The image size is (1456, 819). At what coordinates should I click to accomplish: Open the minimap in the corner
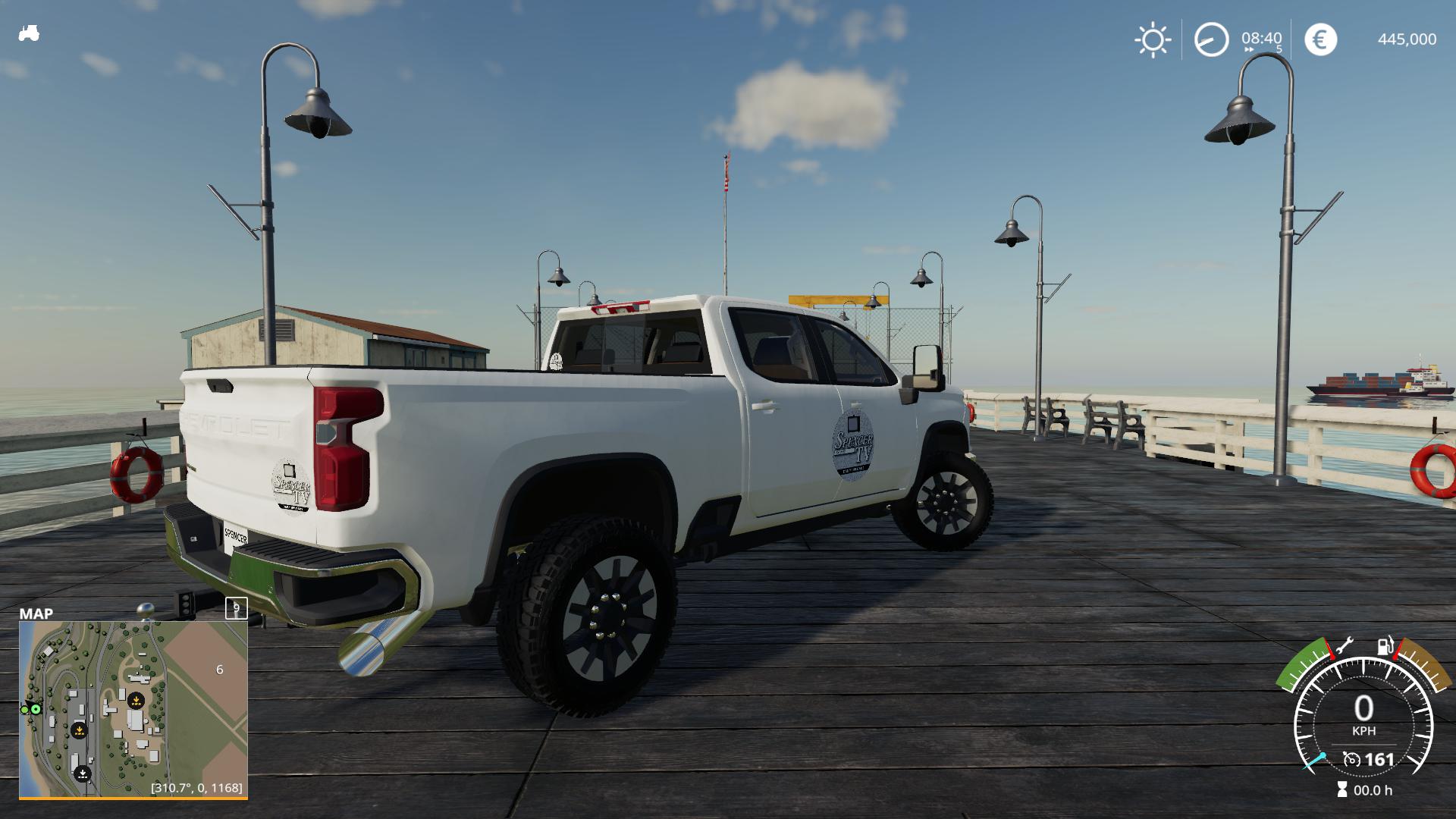133,708
